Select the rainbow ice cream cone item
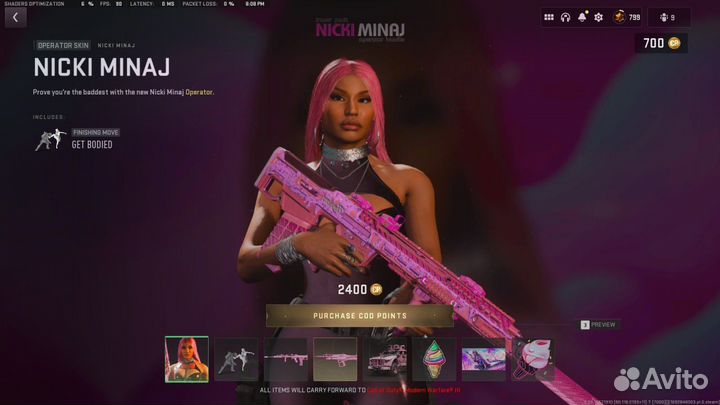Viewport: 720px width, 405px height. pos(433,359)
